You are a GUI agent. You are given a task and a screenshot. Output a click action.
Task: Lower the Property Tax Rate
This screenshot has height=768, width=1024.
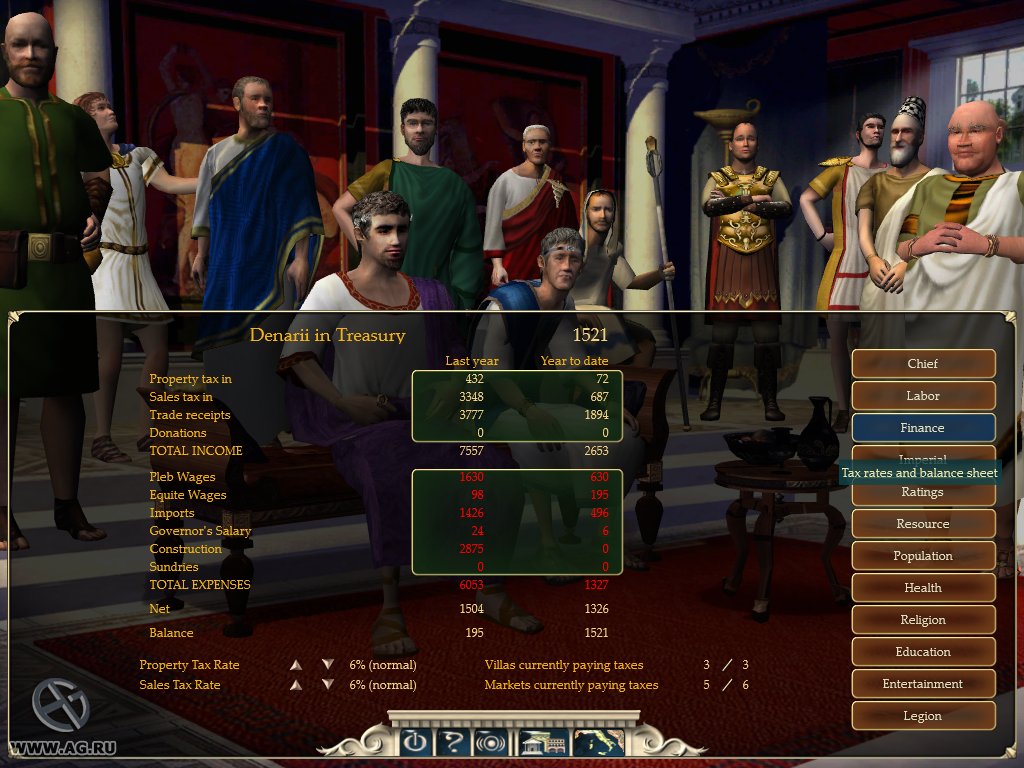click(327, 665)
